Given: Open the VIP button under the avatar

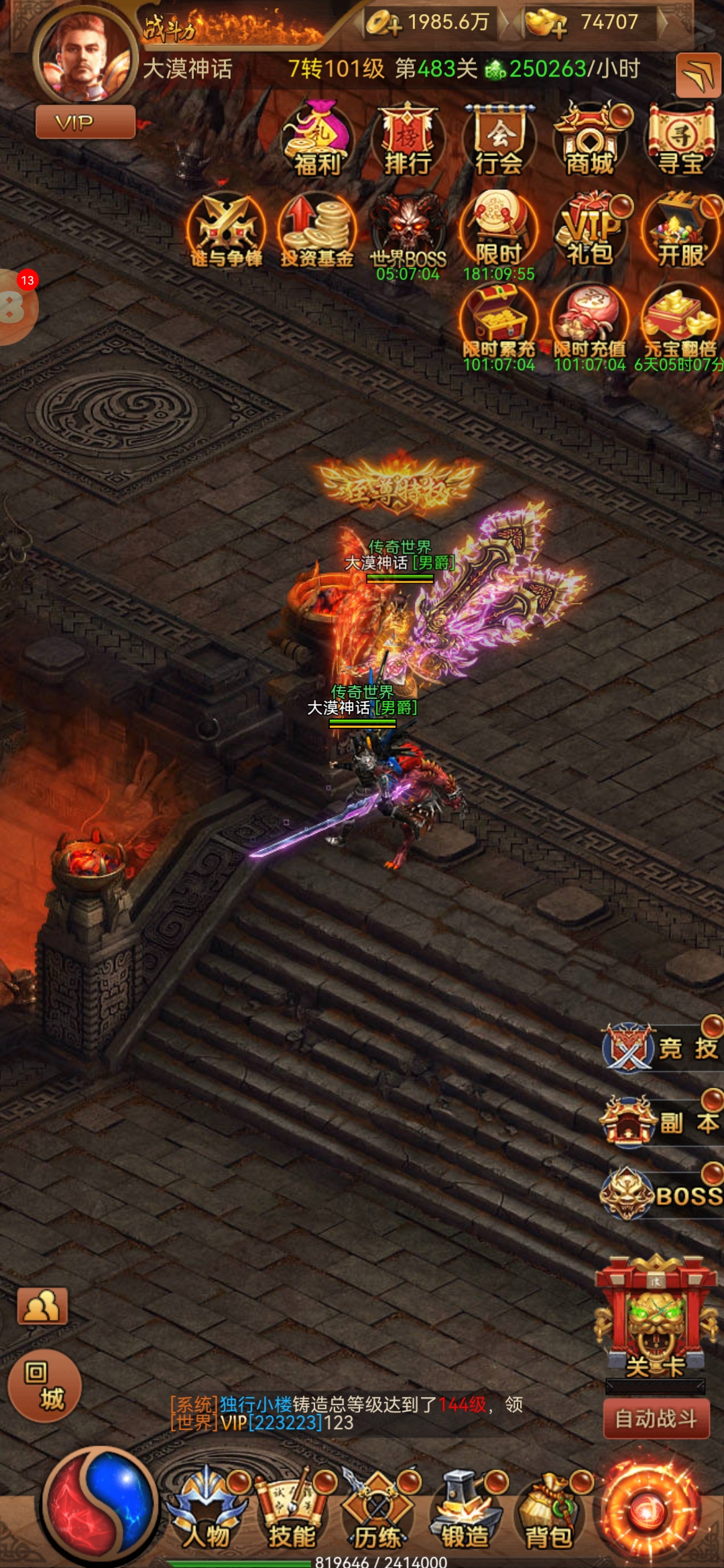Looking at the screenshot, I should click(x=85, y=123).
